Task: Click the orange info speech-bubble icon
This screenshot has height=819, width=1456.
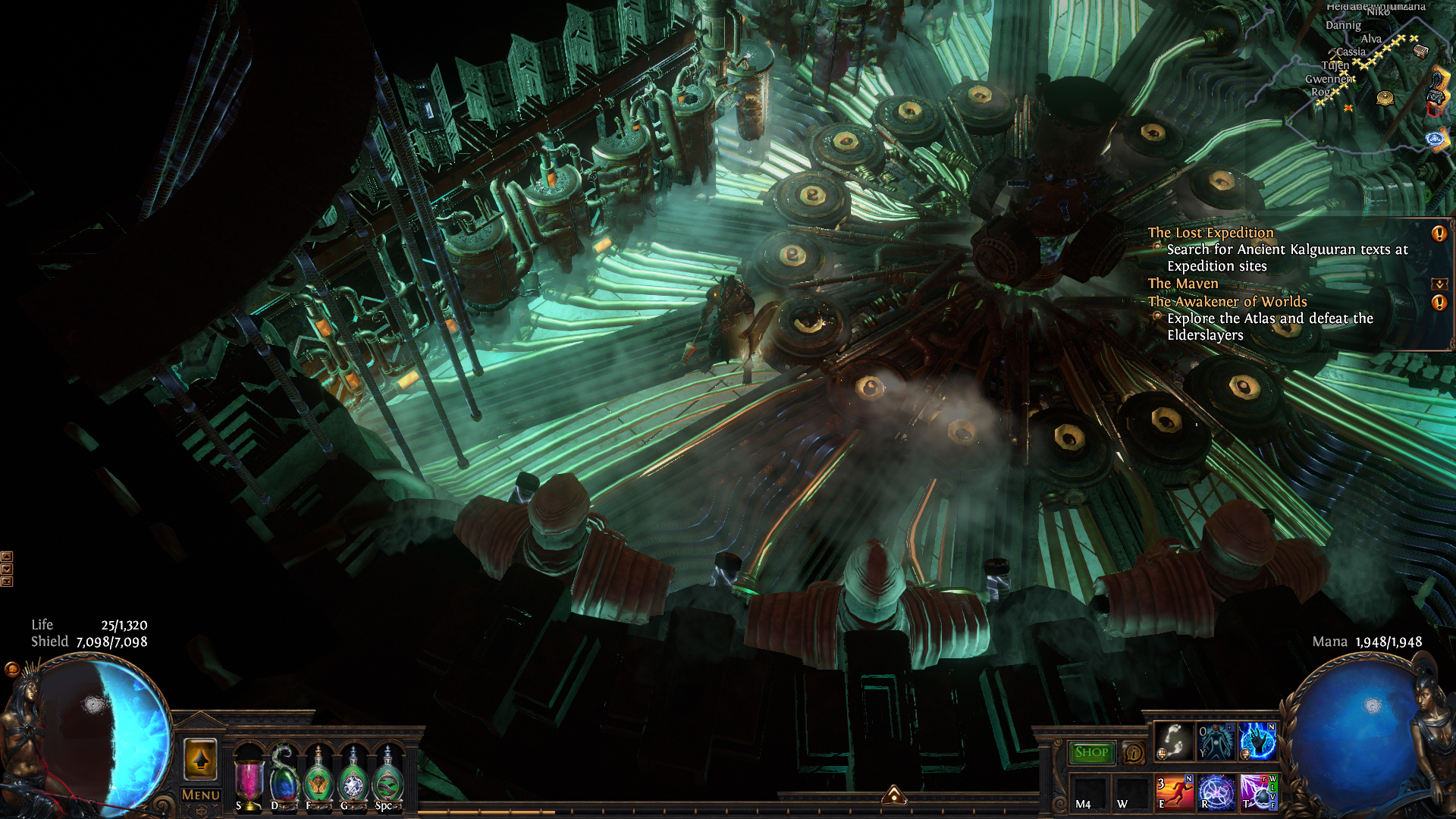Action: pyautogui.click(x=1133, y=753)
